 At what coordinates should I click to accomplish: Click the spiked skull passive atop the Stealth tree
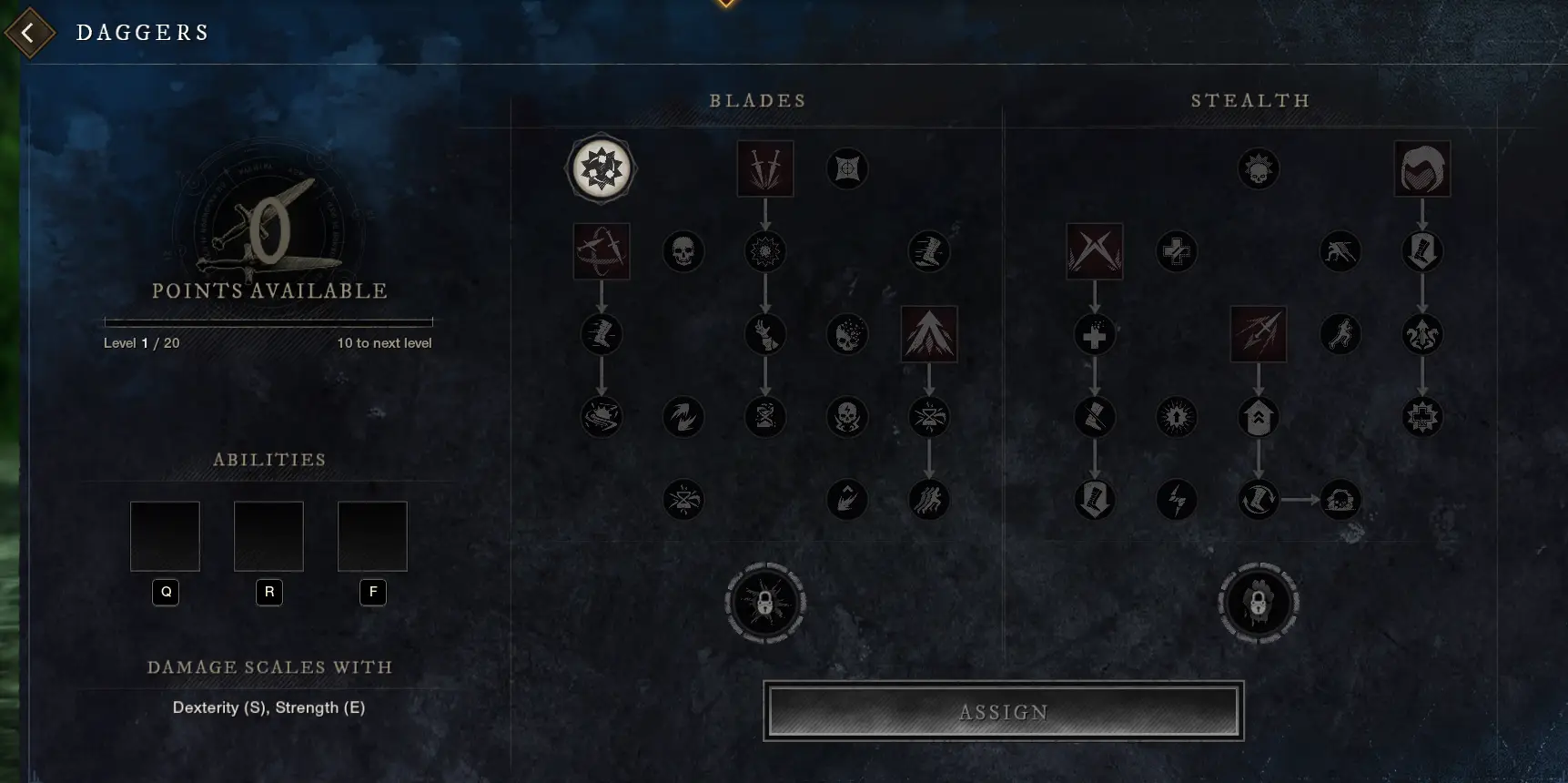(x=1259, y=168)
